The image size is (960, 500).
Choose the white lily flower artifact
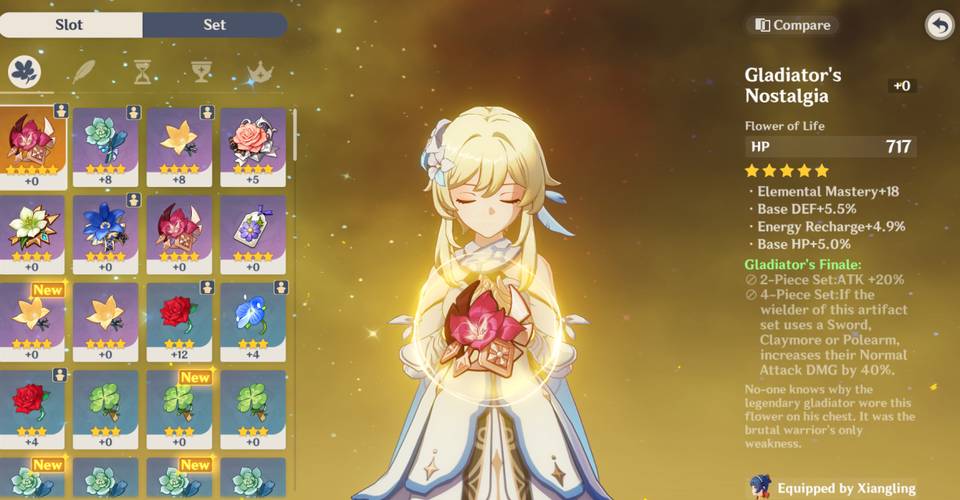[x=33, y=234]
